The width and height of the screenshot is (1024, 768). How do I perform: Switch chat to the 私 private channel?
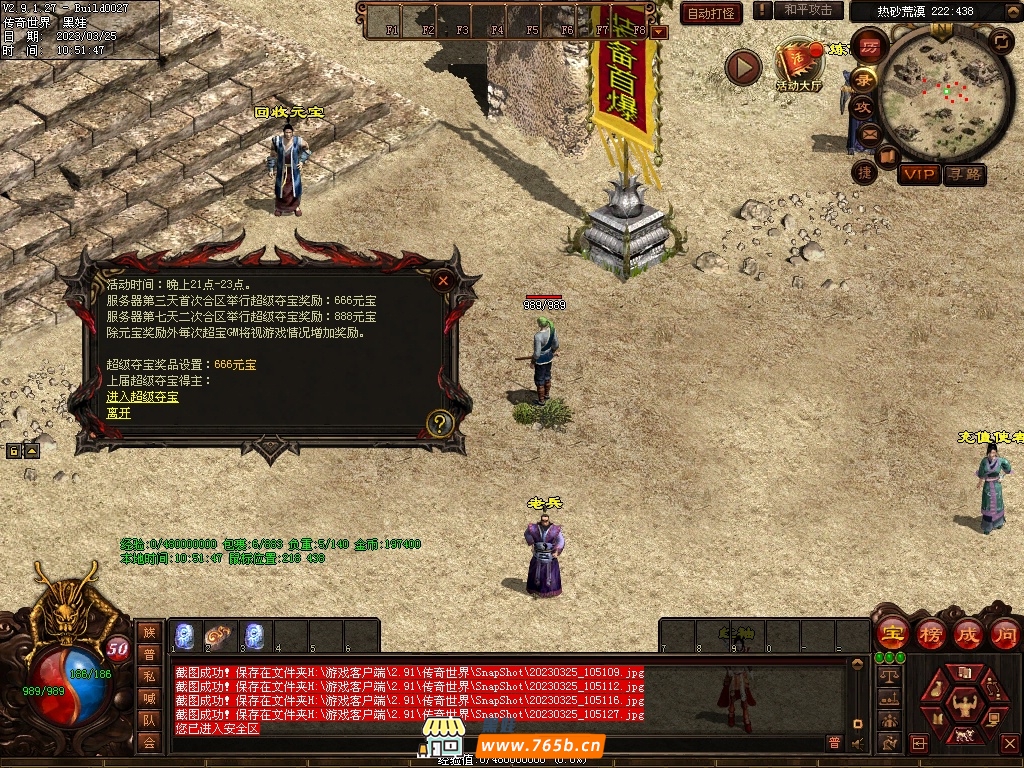click(x=149, y=676)
